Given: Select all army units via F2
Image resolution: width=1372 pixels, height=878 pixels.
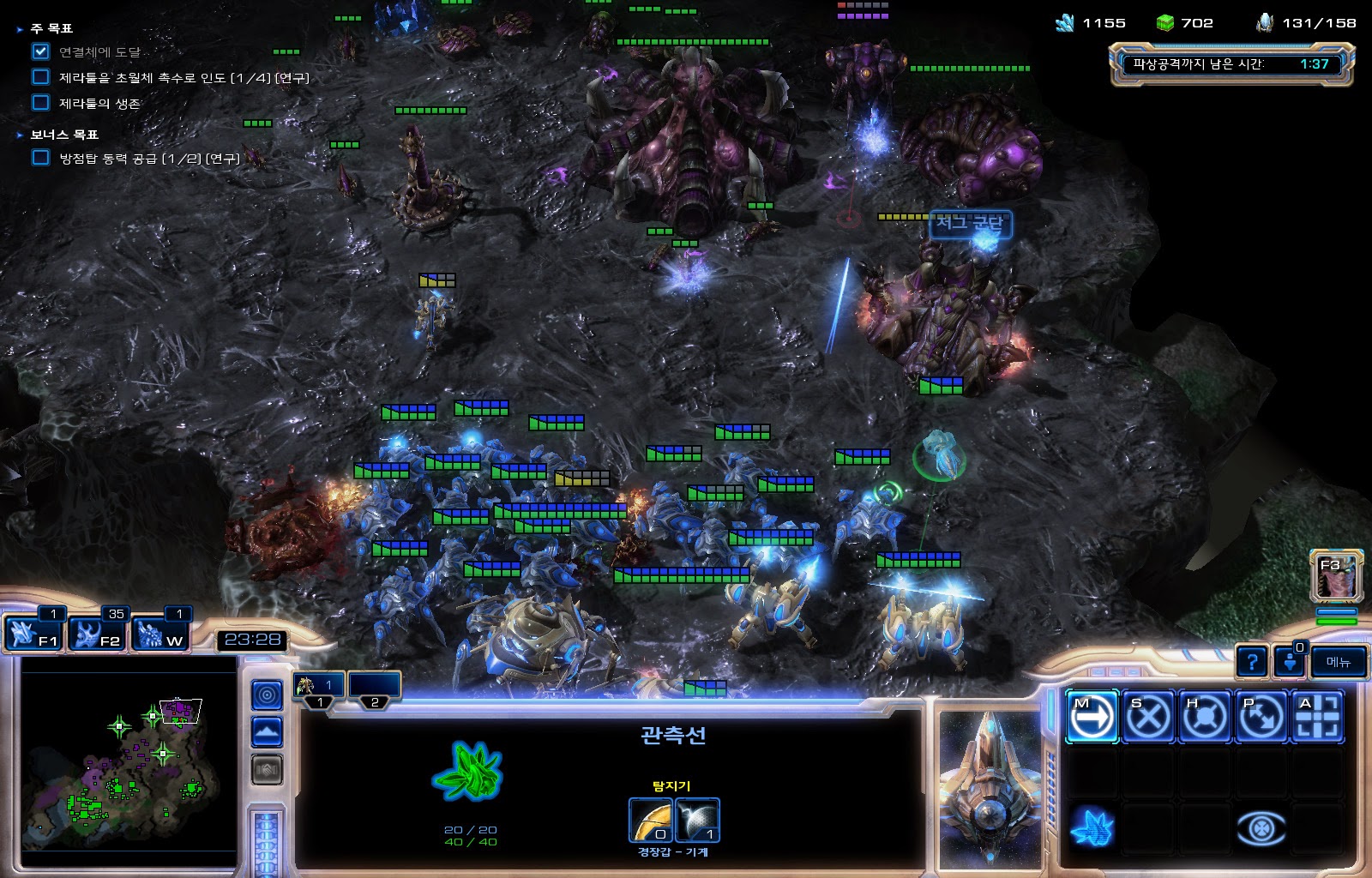Looking at the screenshot, I should (x=99, y=634).
